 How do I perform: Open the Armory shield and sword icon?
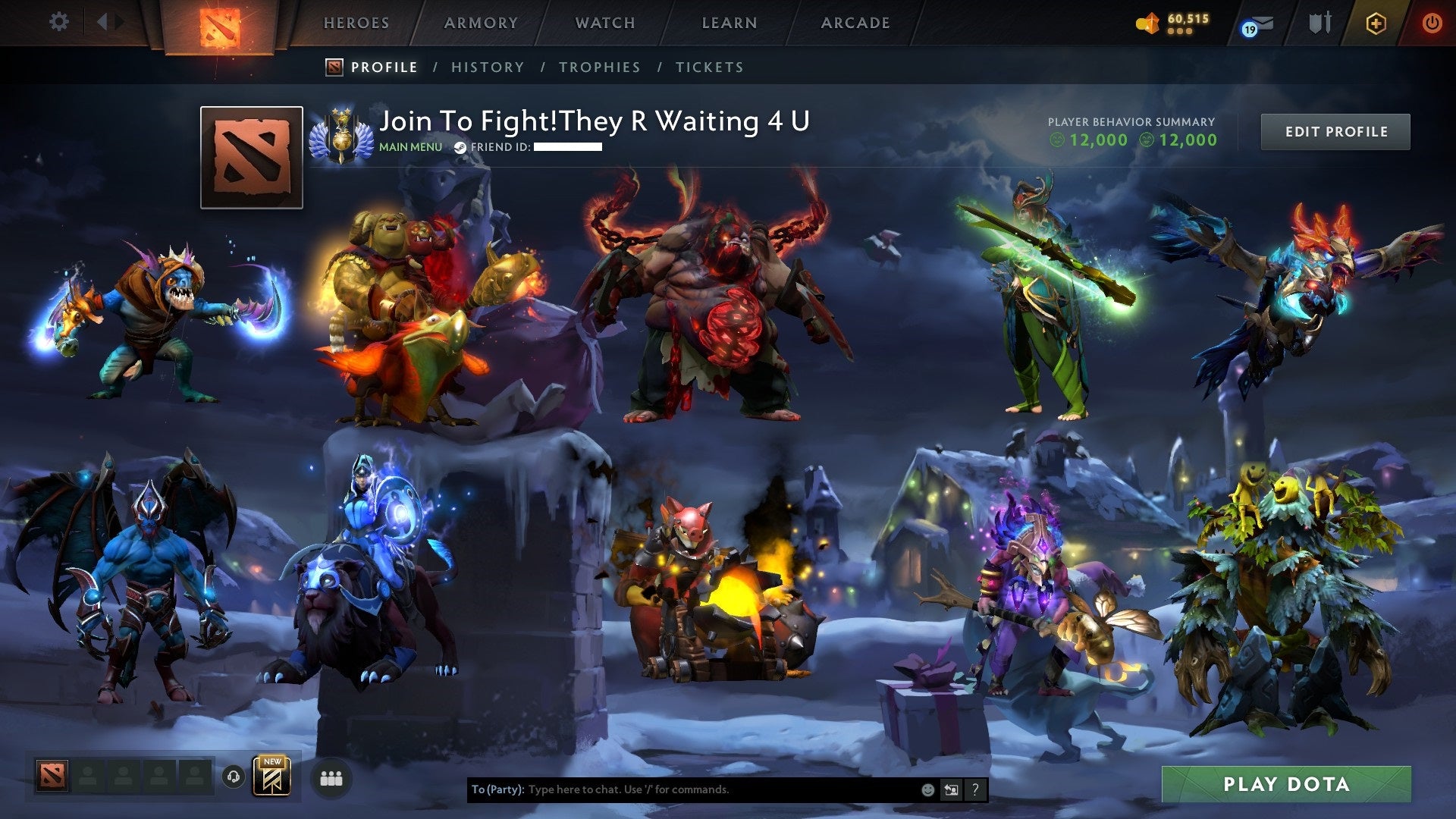pyautogui.click(x=1319, y=22)
